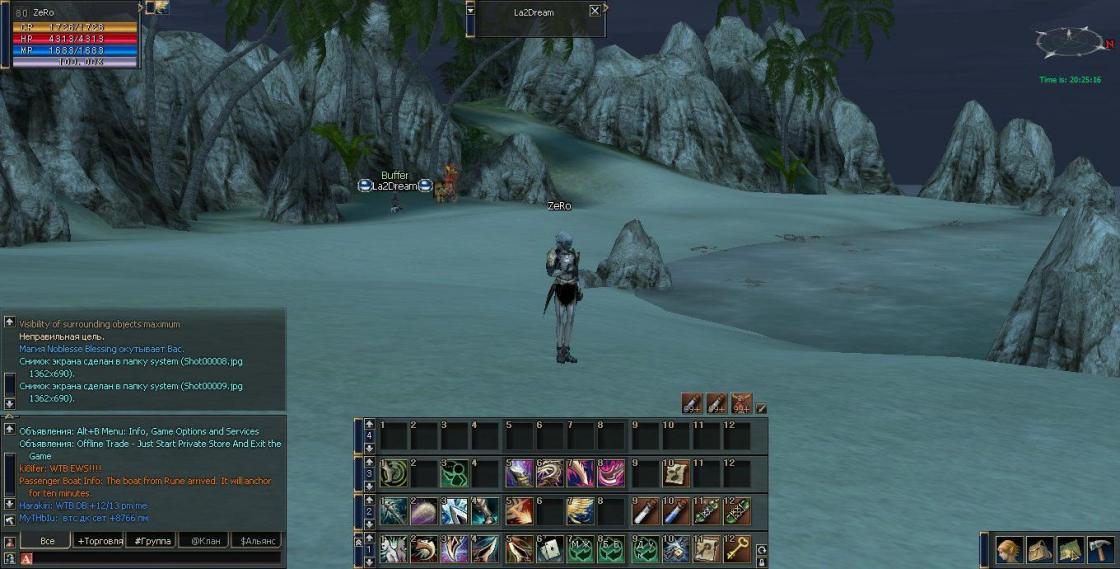Open the map icon in menu bar
The height and width of the screenshot is (569, 1120).
pyautogui.click(x=1069, y=550)
